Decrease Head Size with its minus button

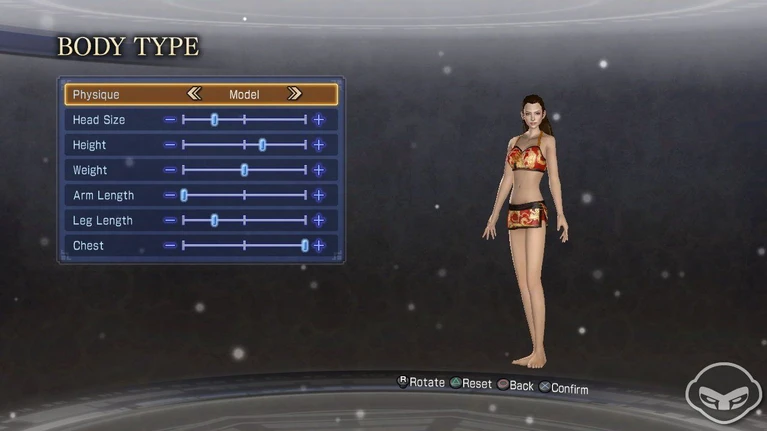click(x=170, y=120)
